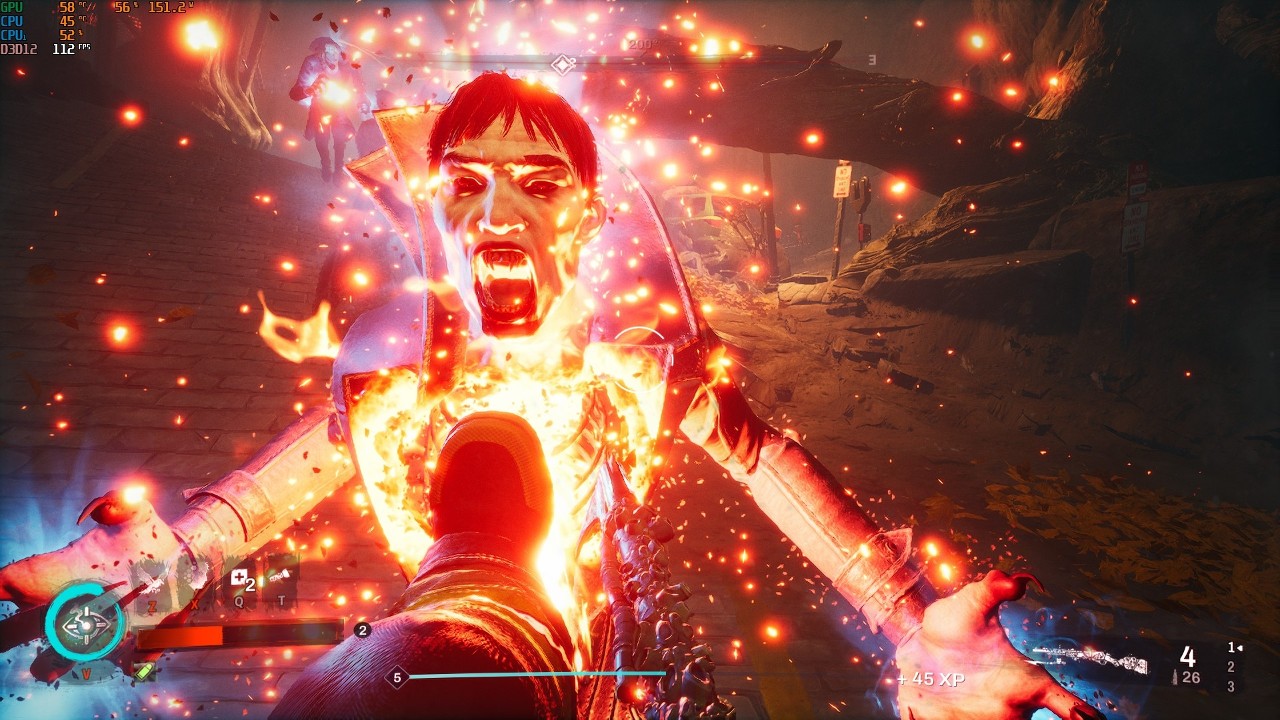Switch to weapon slot 2

1230,667
